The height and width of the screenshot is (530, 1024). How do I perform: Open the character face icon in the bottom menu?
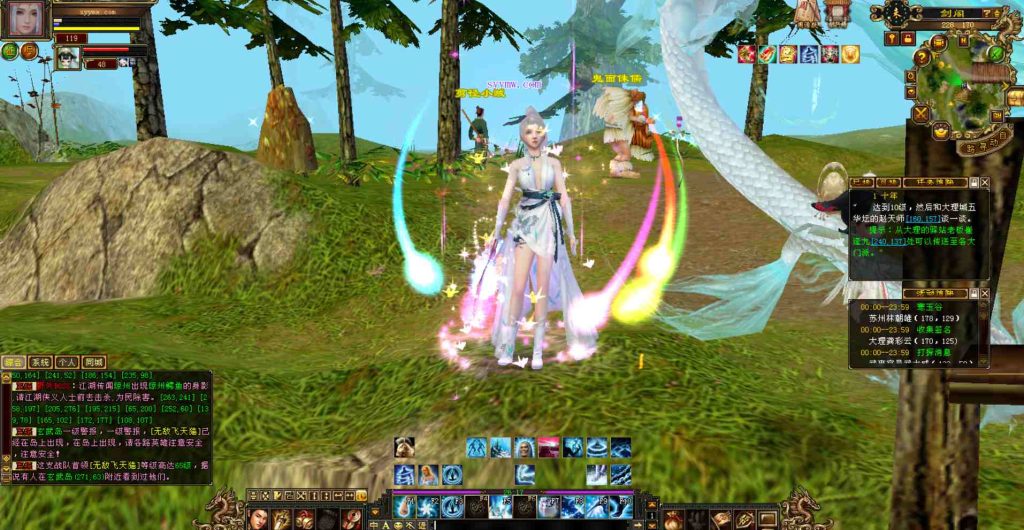pyautogui.click(x=257, y=518)
